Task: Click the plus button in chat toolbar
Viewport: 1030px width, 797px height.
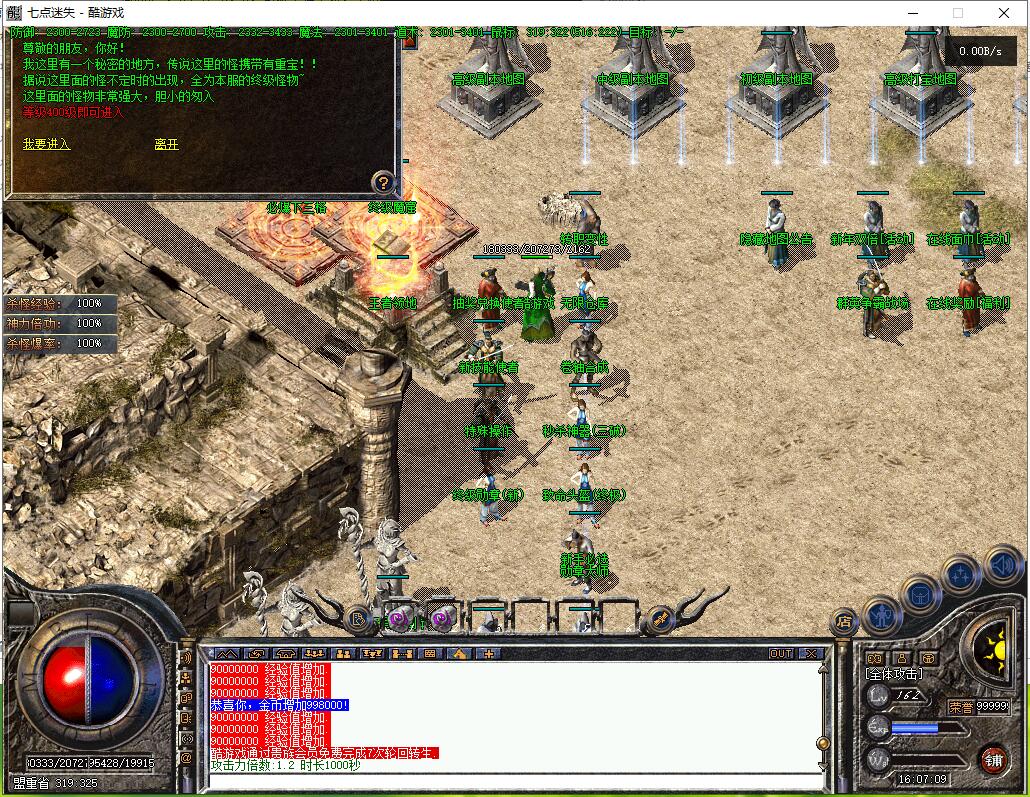Action: click(489, 654)
